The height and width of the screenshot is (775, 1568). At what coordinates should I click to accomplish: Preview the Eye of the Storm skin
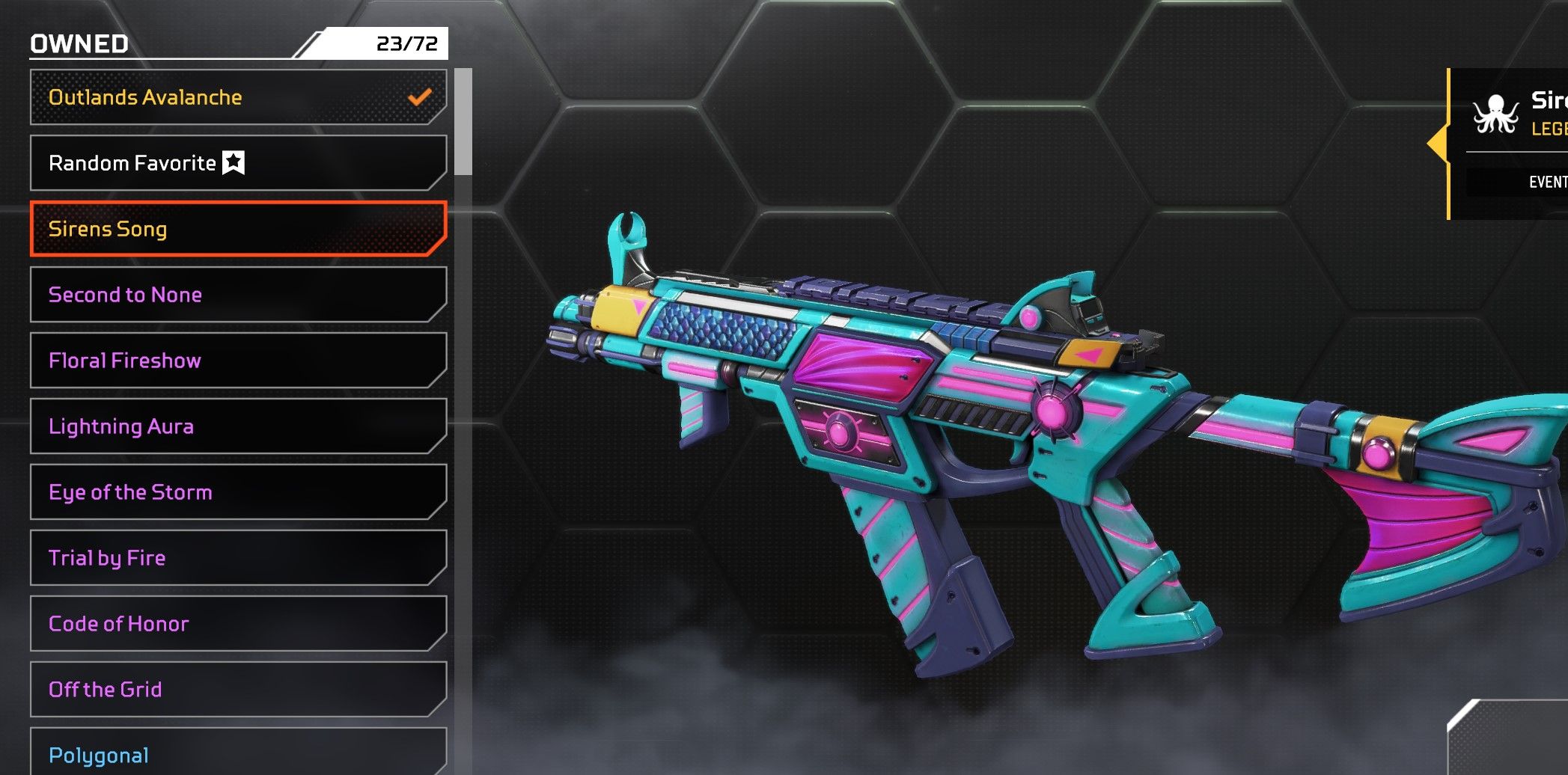238,492
